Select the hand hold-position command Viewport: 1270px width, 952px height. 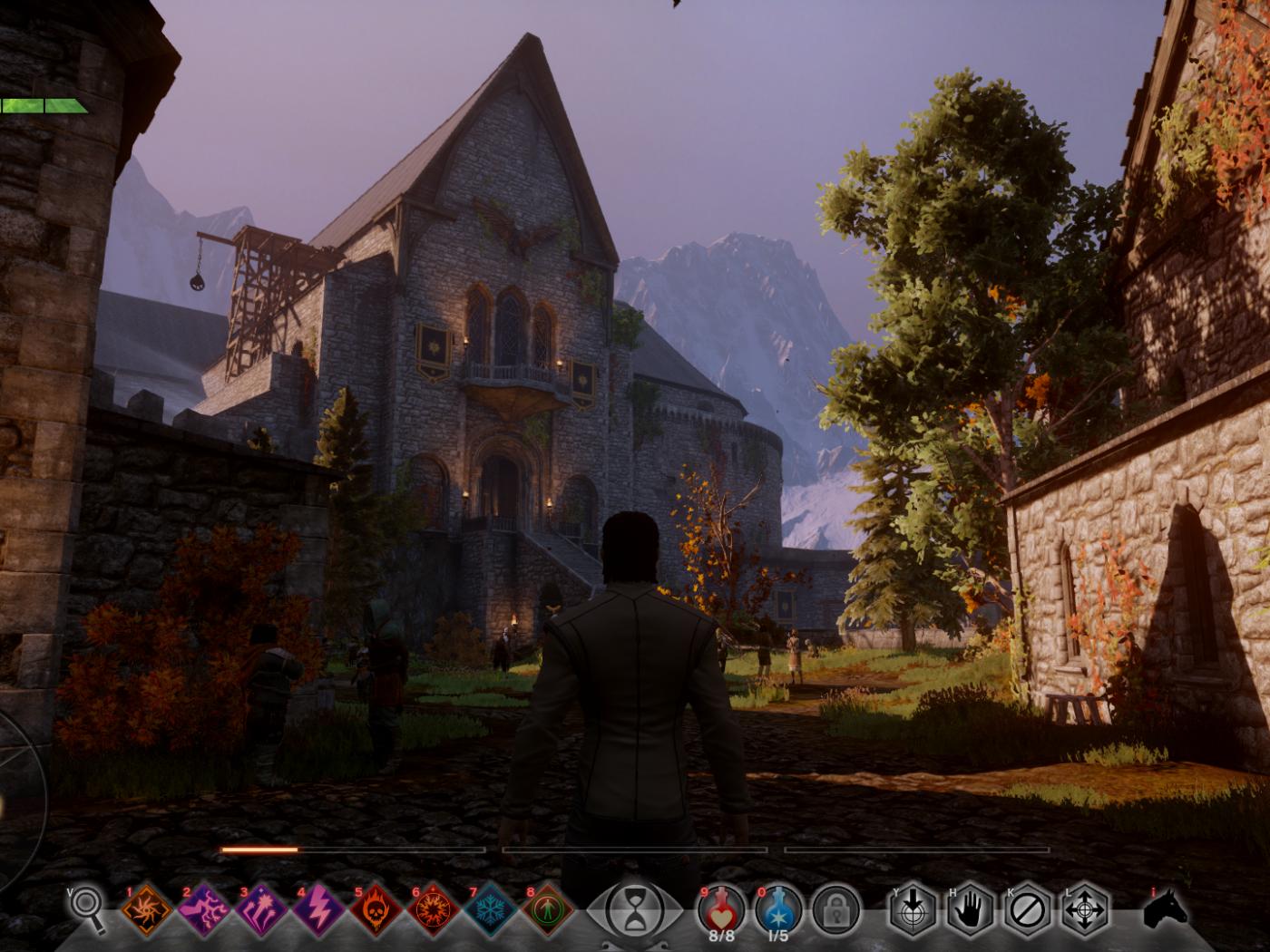point(970,911)
